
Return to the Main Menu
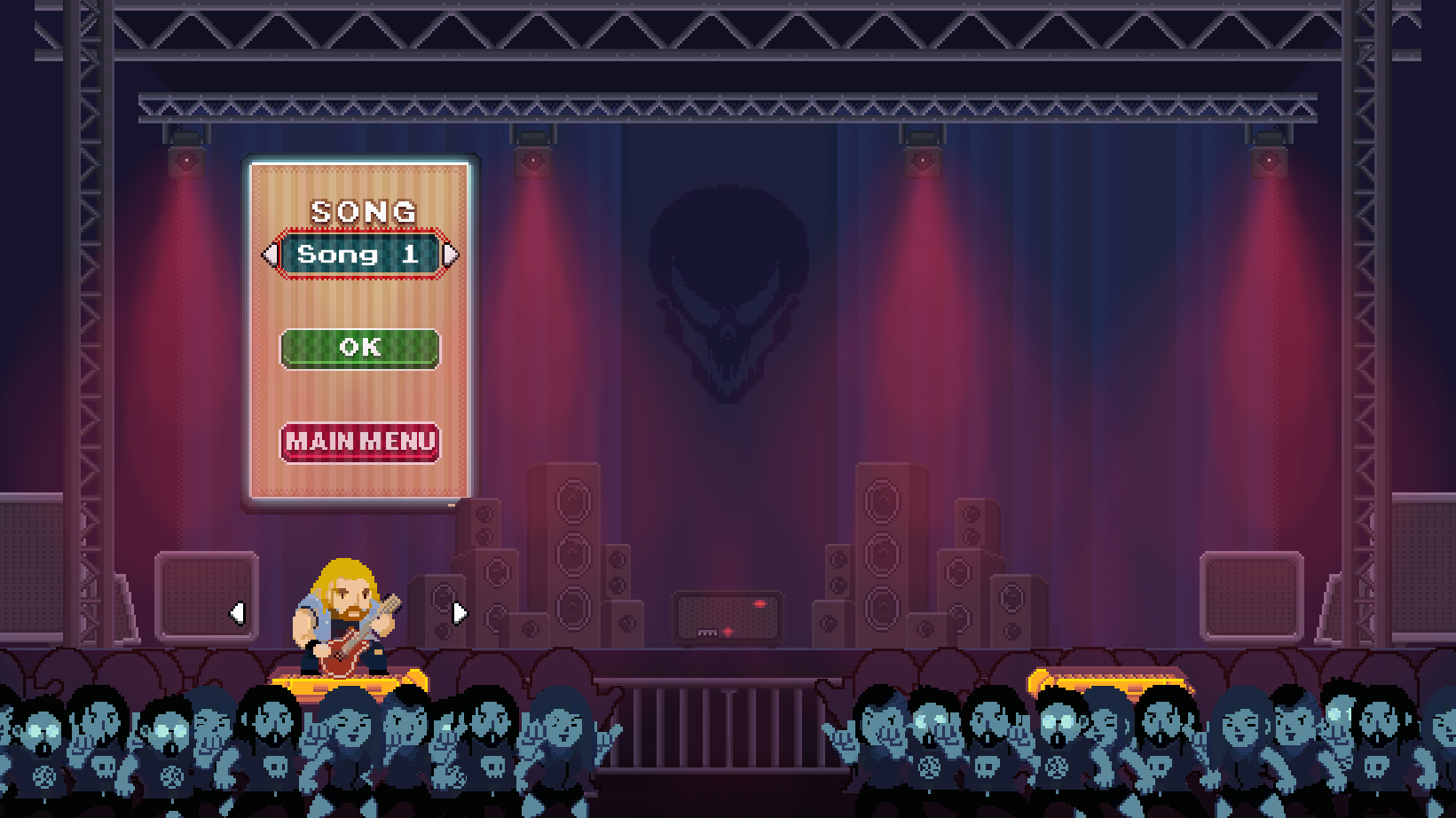pos(359,442)
